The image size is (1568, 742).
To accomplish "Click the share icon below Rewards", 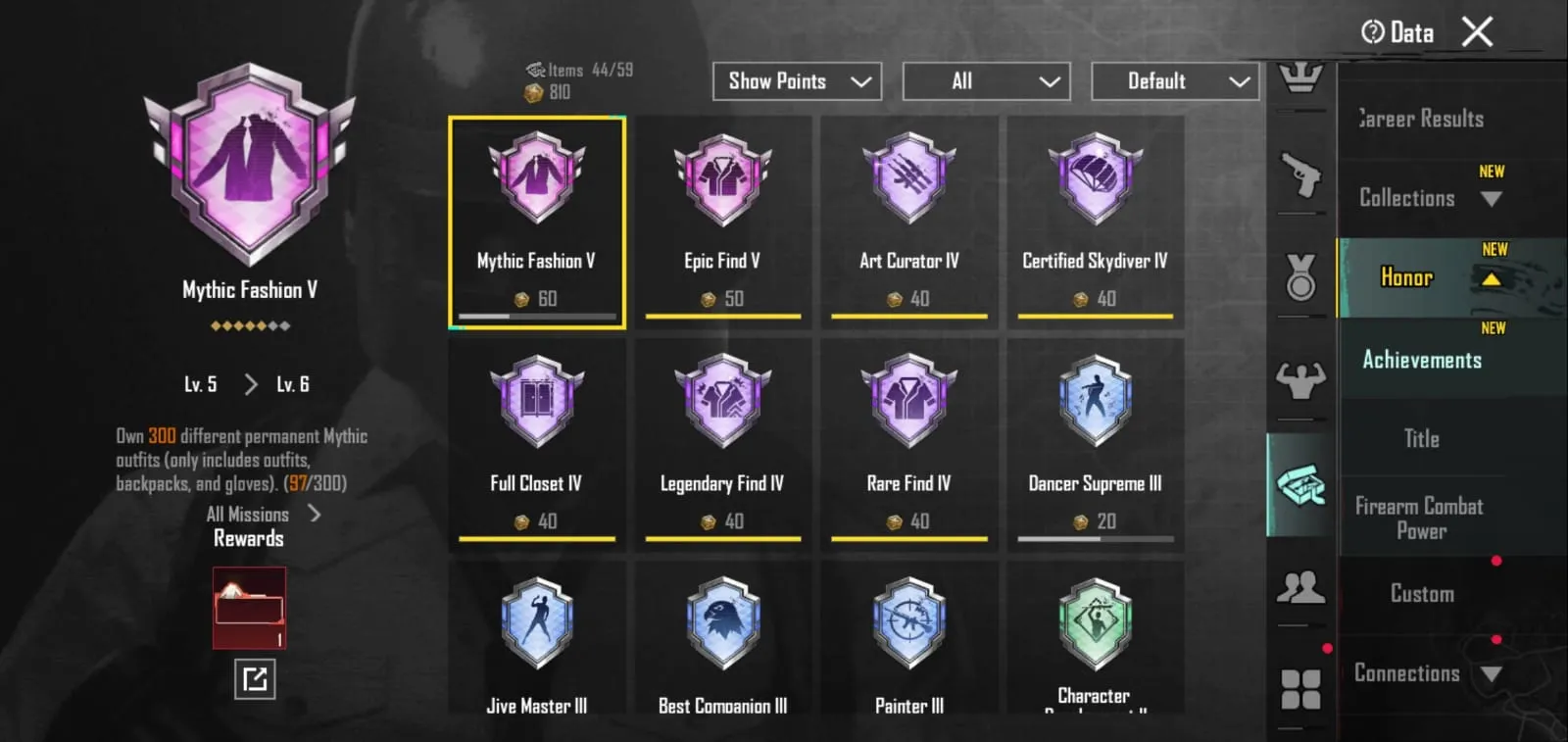I will pos(253,679).
